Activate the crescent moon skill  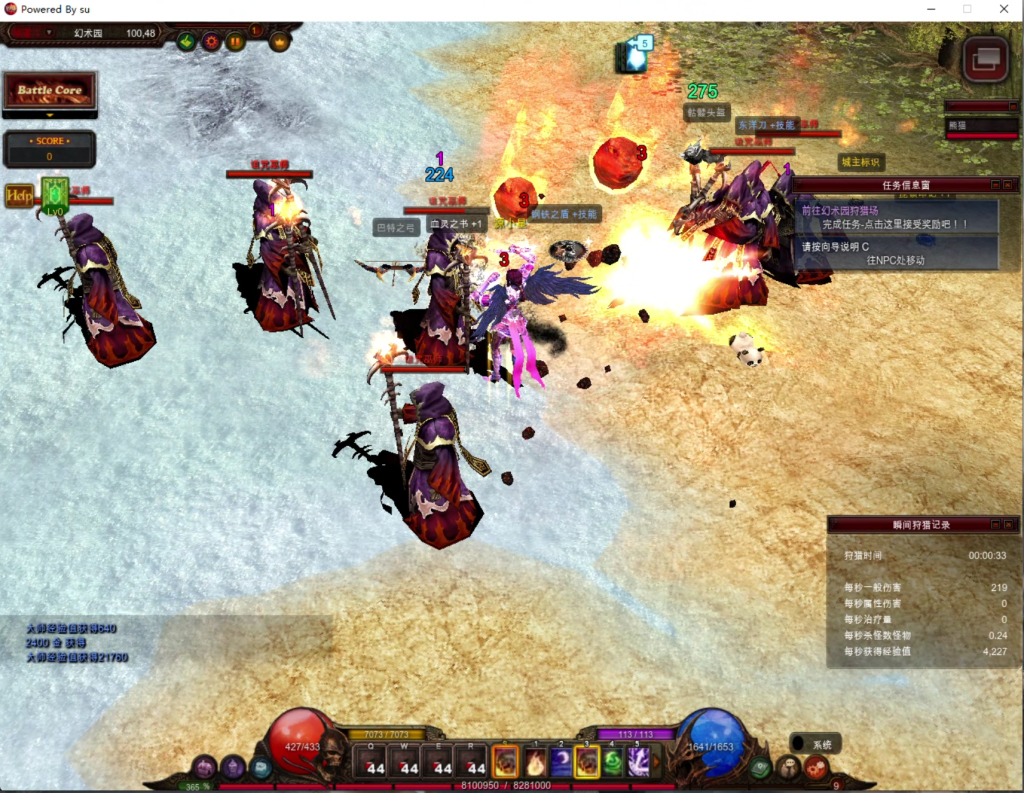point(561,762)
